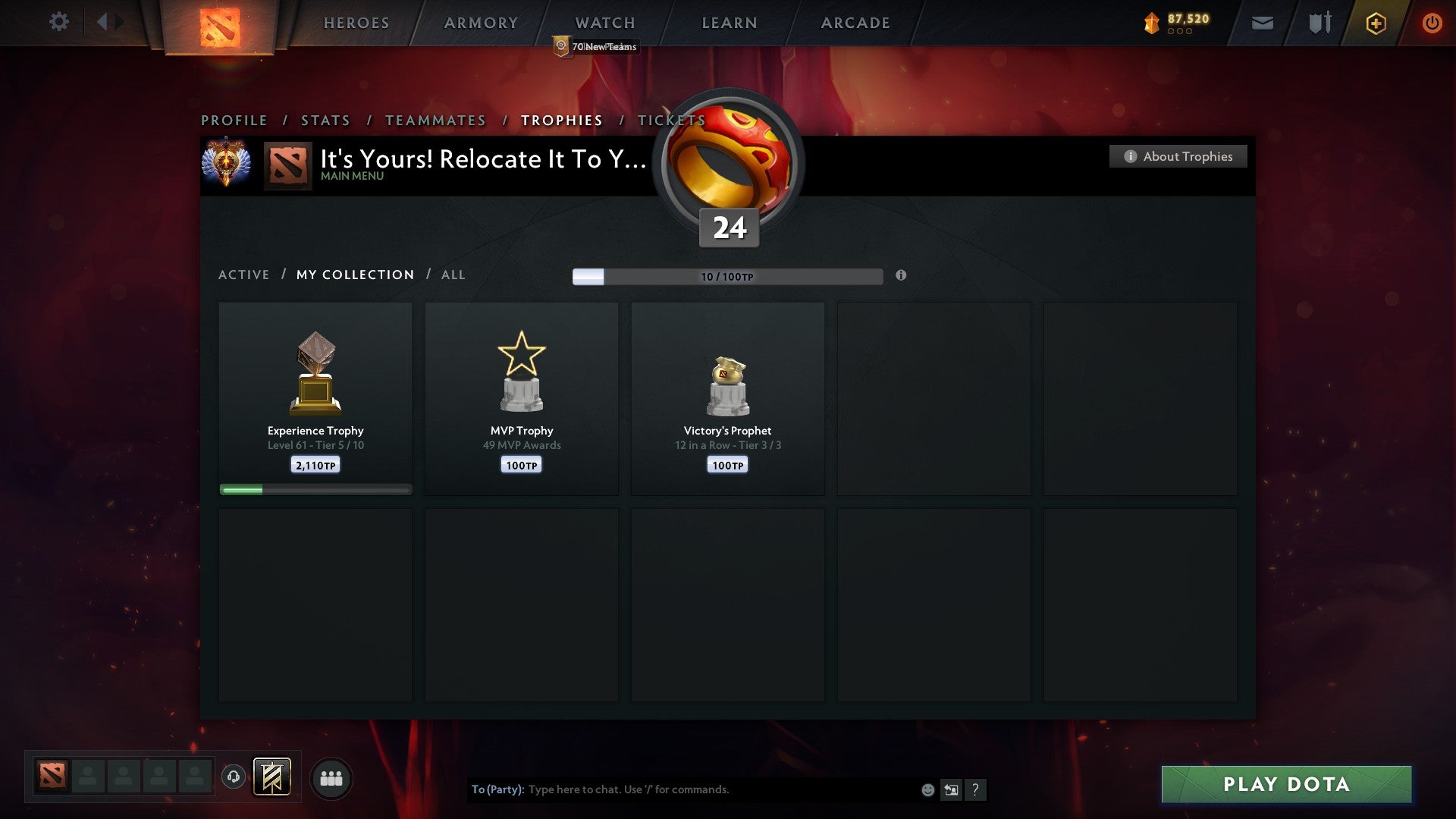
Task: Select your guild banner icon
Action: [273, 777]
